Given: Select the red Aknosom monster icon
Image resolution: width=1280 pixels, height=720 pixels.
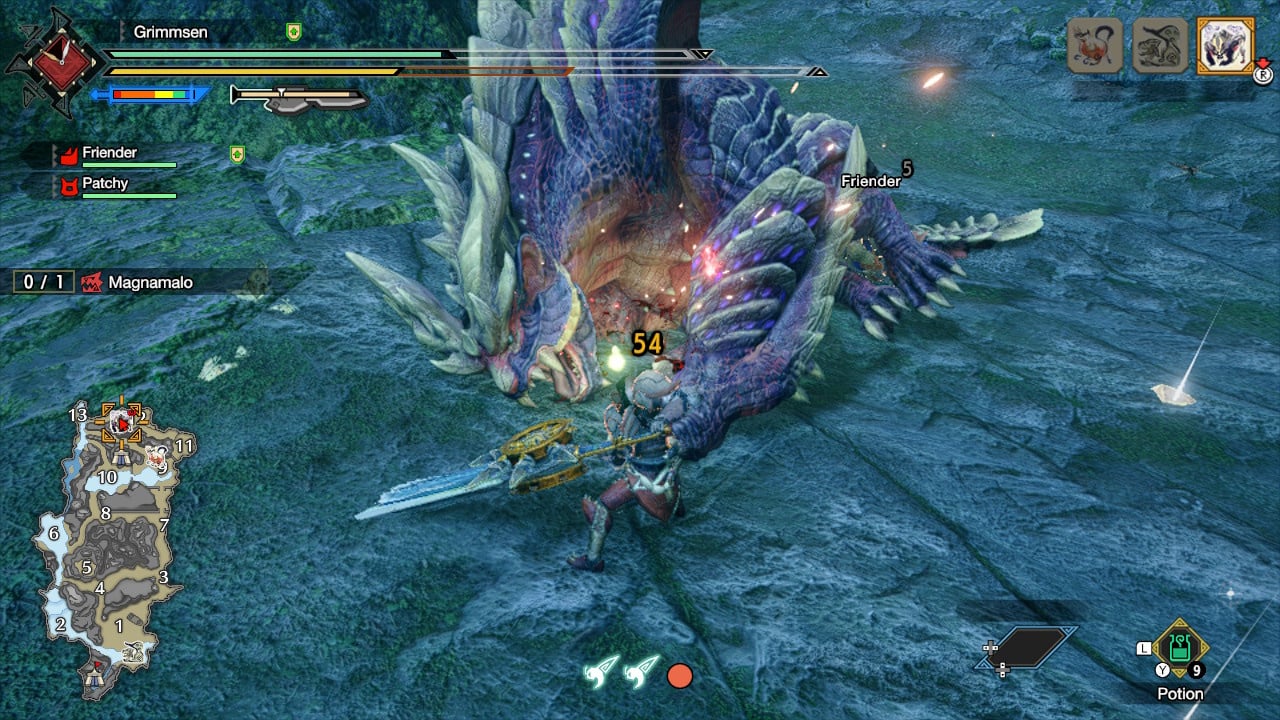Looking at the screenshot, I should 1095,45.
